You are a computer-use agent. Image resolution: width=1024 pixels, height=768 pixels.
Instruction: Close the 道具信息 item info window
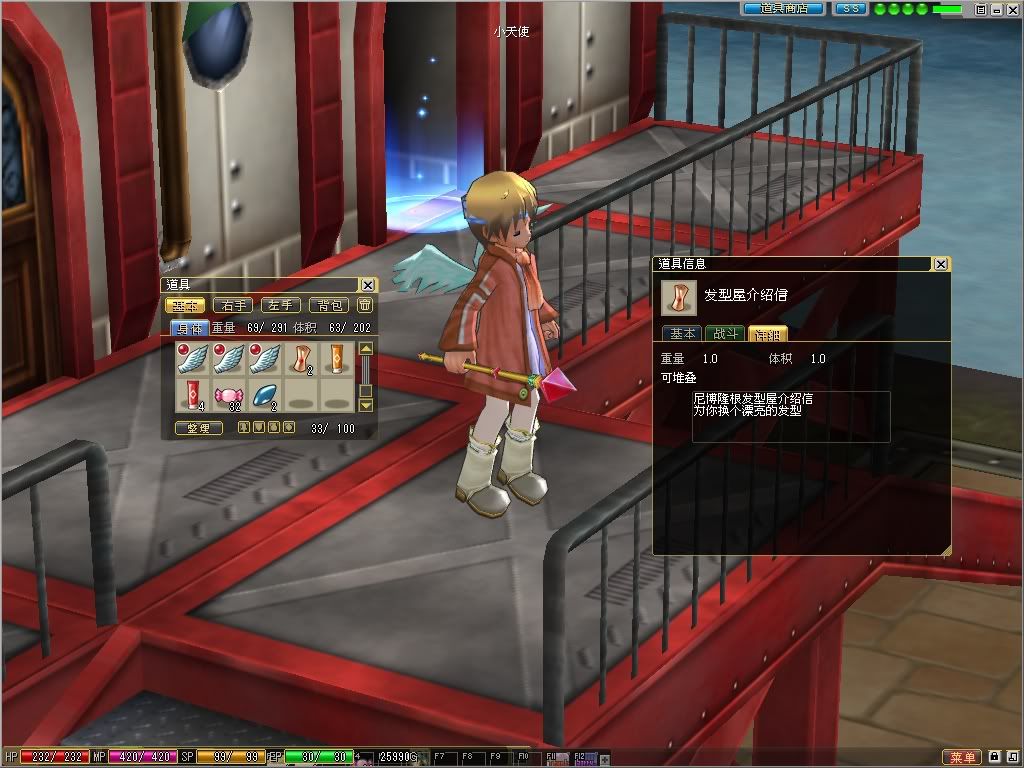pos(940,264)
